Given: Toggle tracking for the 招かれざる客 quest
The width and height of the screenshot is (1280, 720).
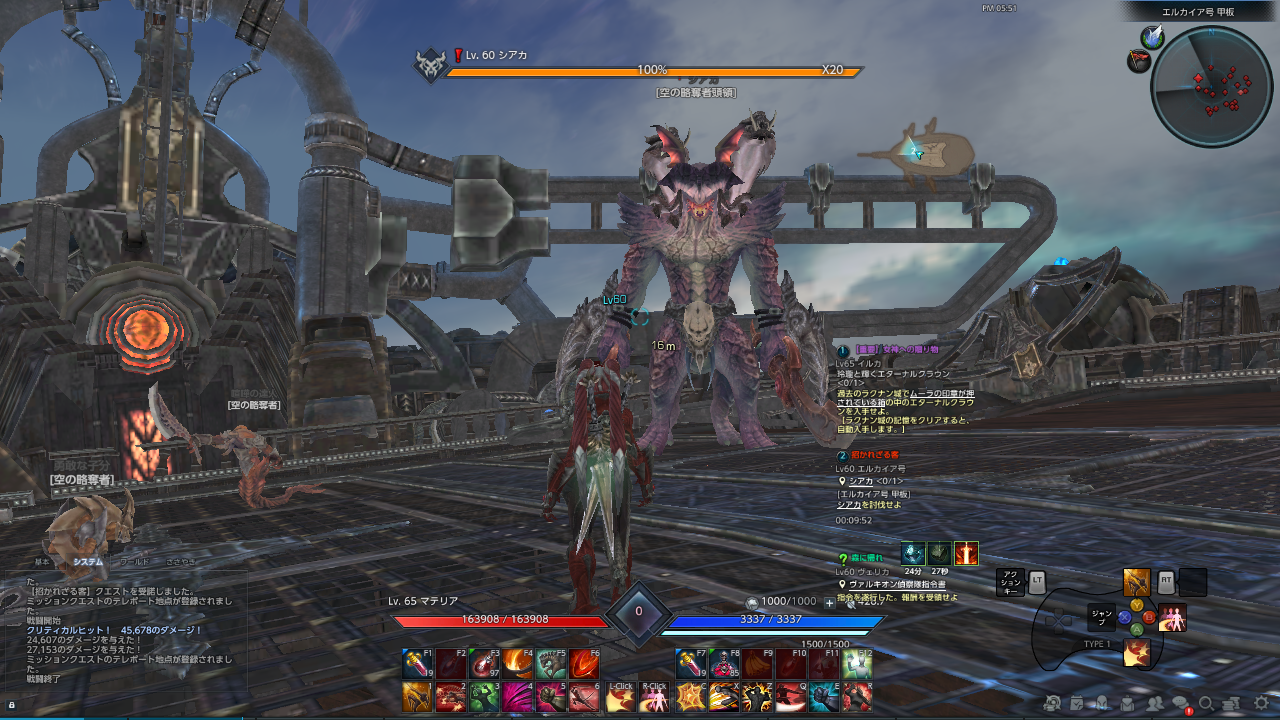Looking at the screenshot, I should [x=842, y=456].
